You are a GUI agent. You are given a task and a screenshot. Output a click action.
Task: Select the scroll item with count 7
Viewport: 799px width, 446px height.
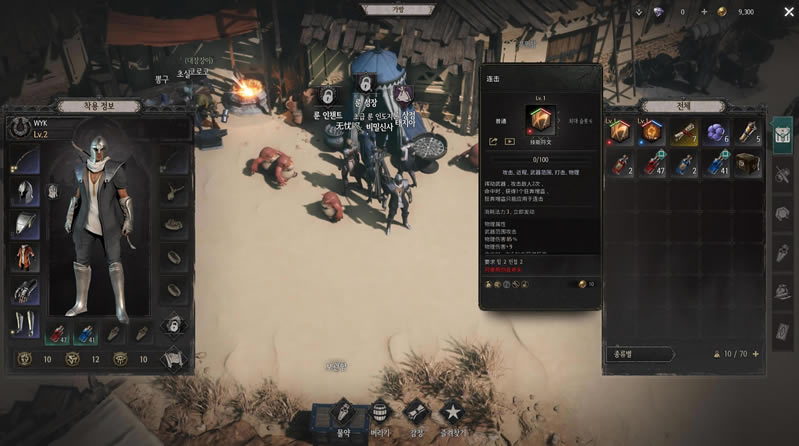click(684, 132)
